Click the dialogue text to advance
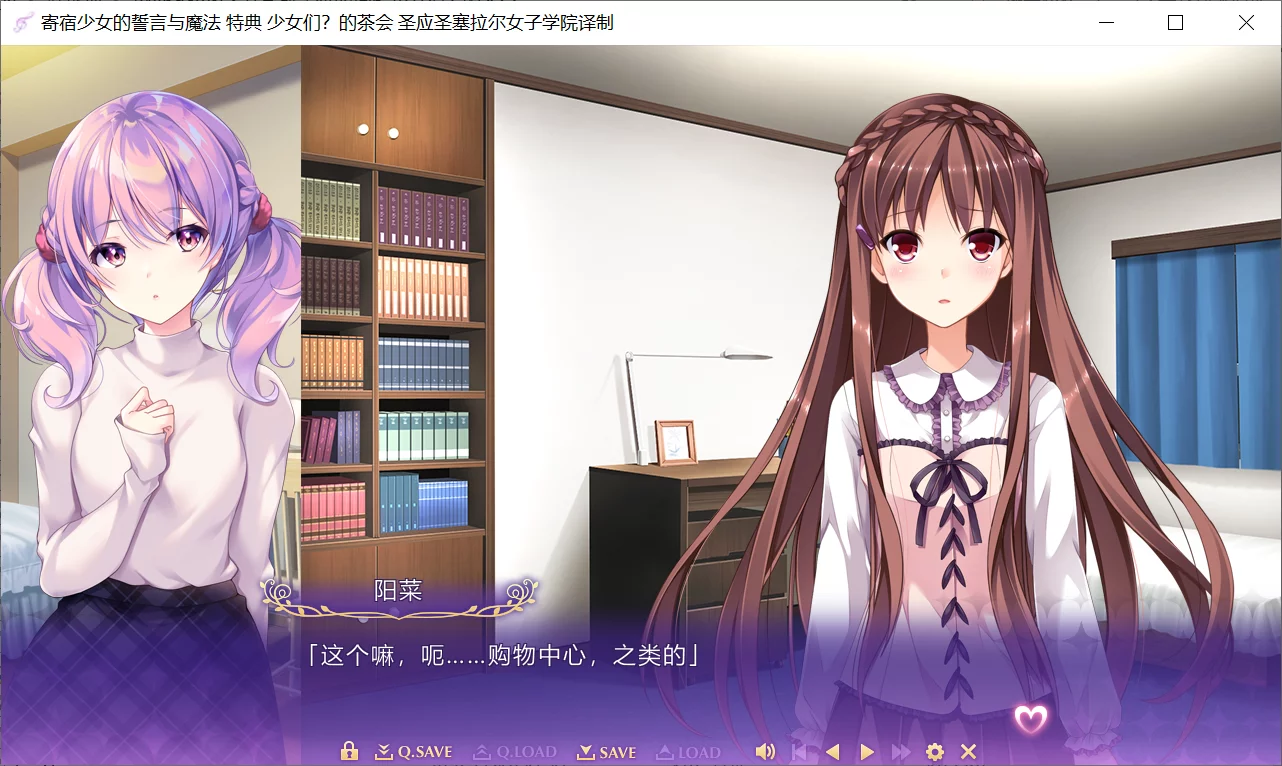Image resolution: width=1282 pixels, height=766 pixels. tap(500, 655)
